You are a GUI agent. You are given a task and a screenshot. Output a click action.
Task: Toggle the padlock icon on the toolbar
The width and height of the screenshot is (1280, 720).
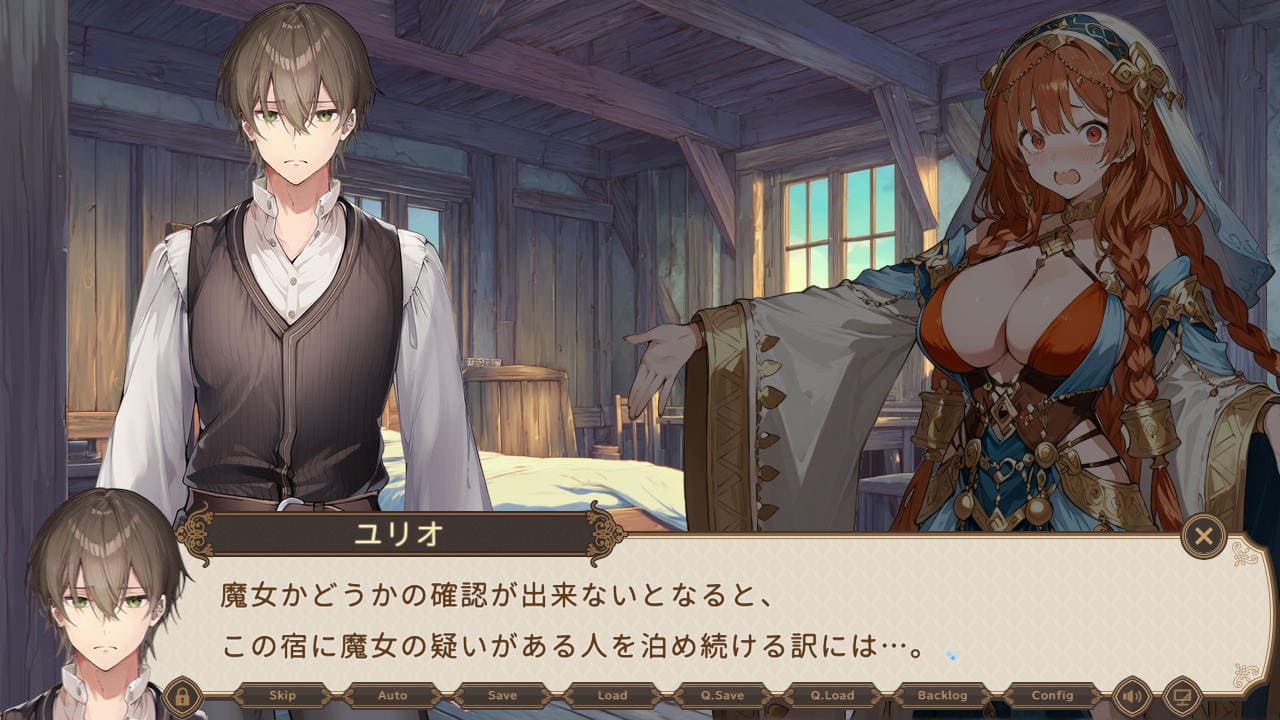pos(183,695)
